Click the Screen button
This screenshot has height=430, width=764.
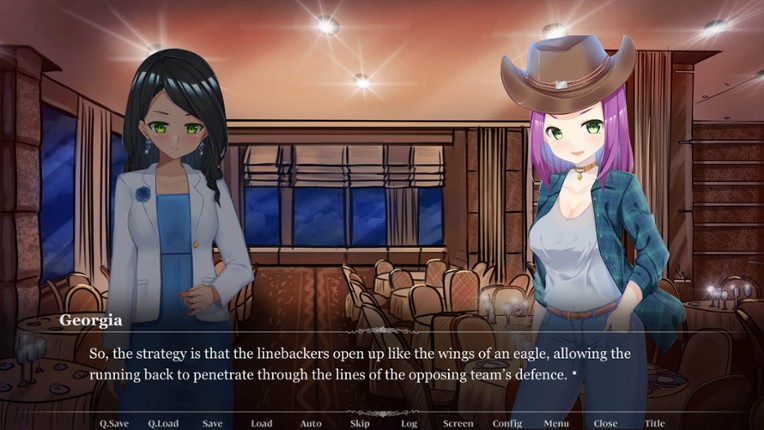pos(458,423)
